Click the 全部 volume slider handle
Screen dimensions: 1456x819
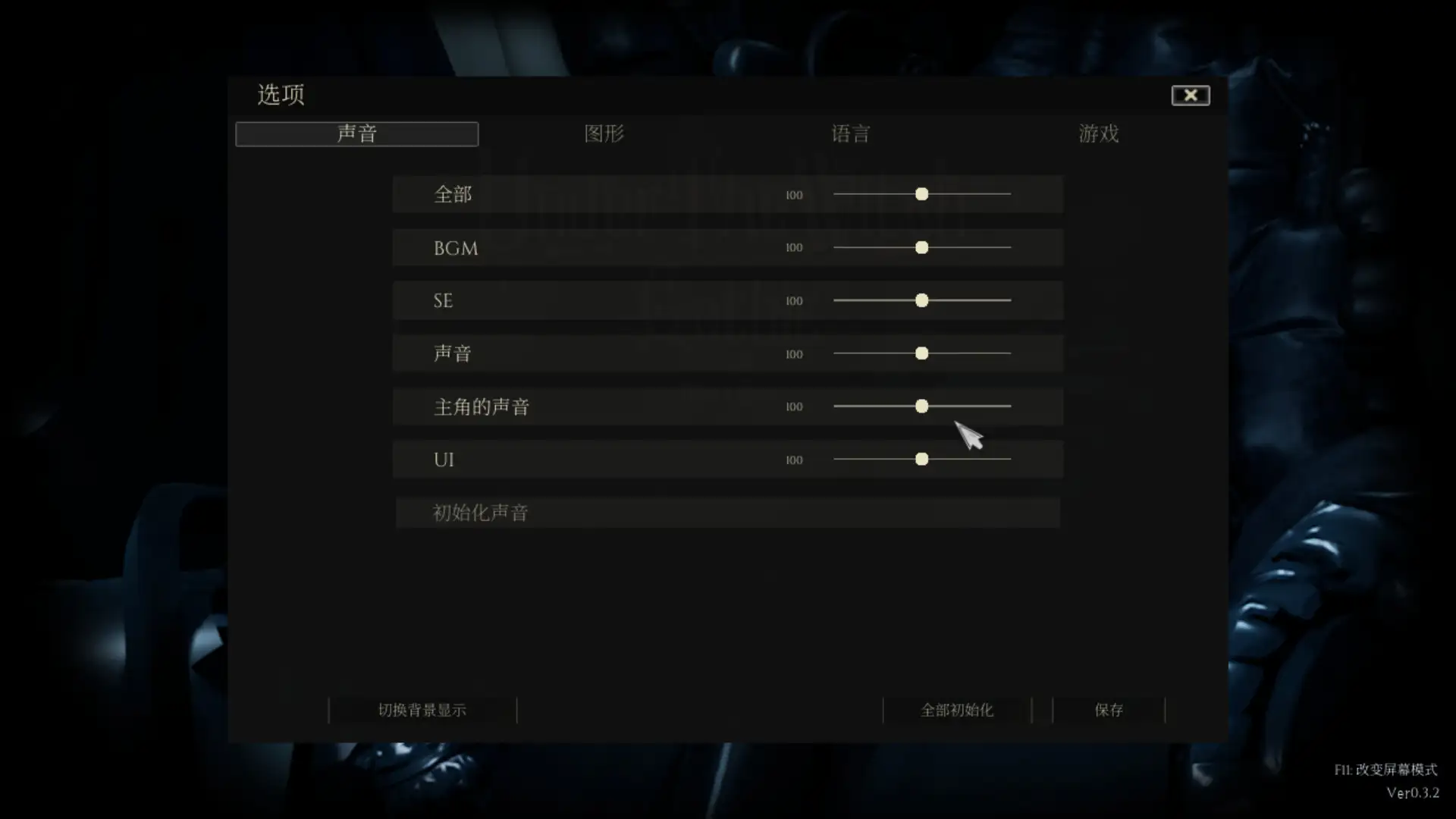(x=922, y=194)
